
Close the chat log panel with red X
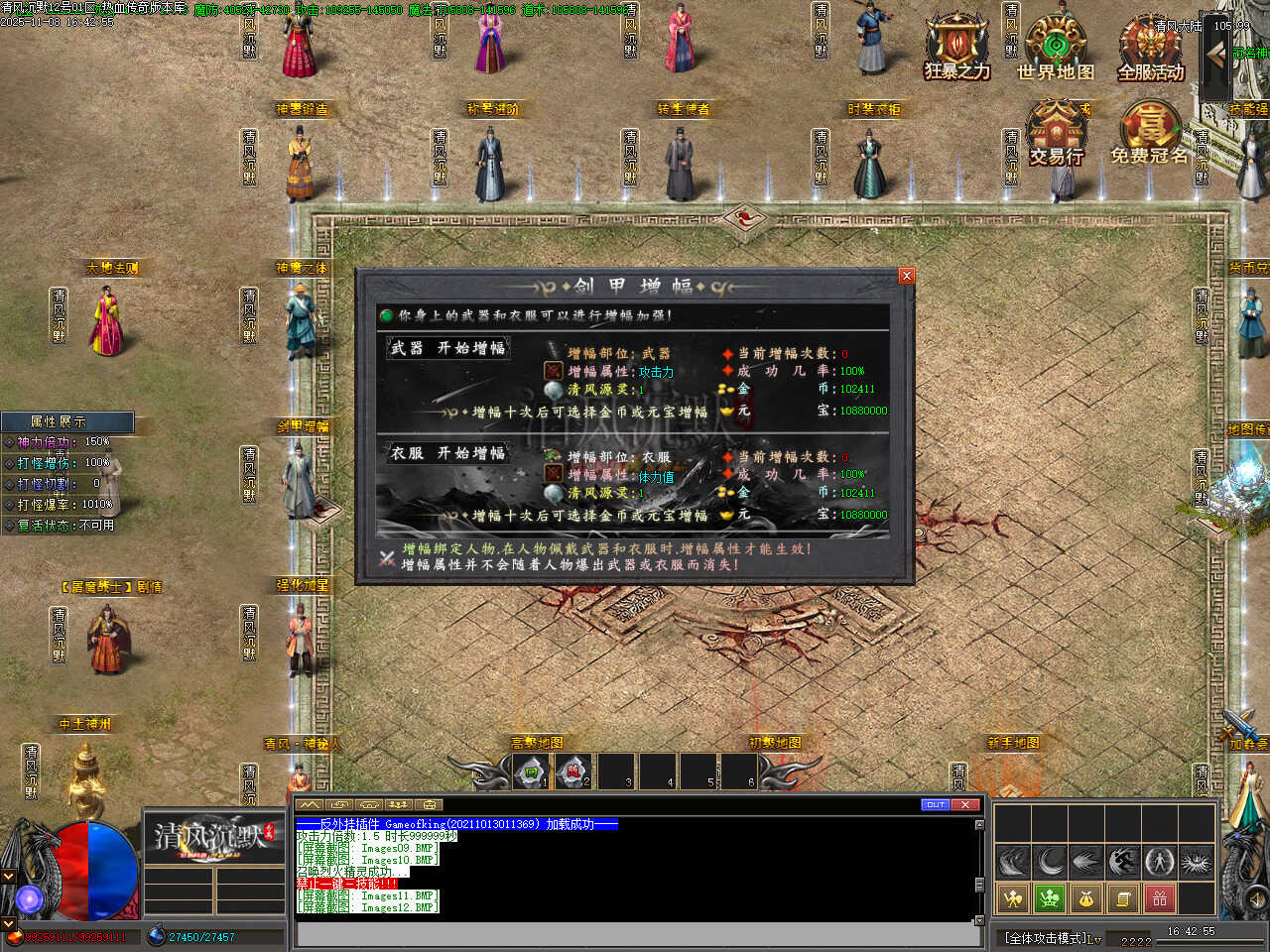(965, 804)
